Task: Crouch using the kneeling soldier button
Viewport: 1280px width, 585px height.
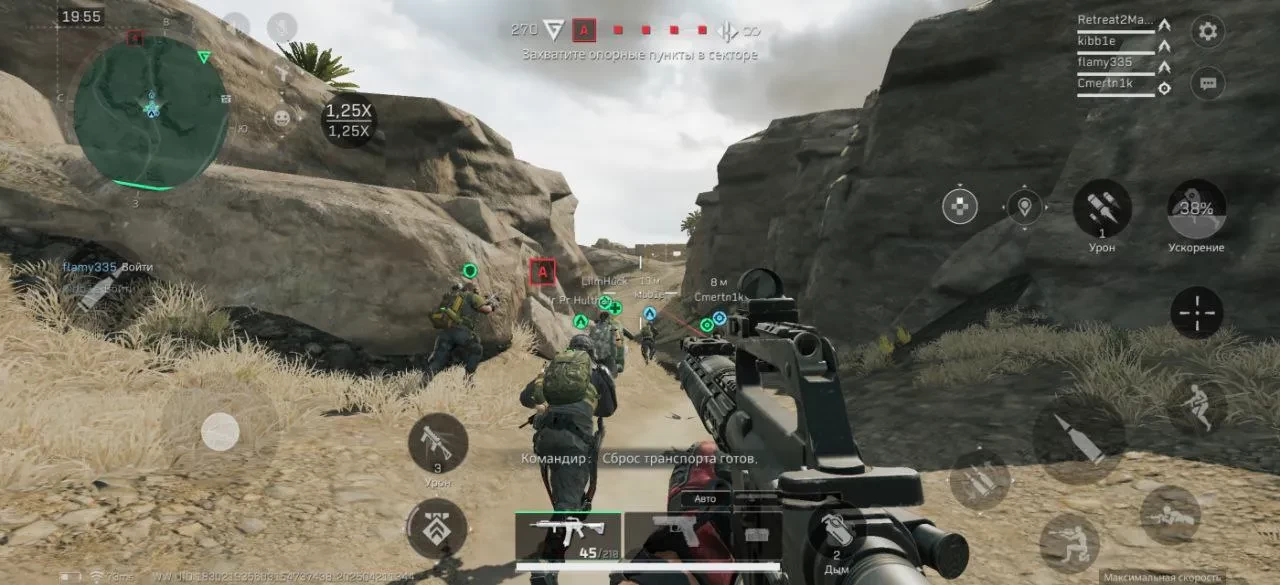Action: coord(1069,542)
